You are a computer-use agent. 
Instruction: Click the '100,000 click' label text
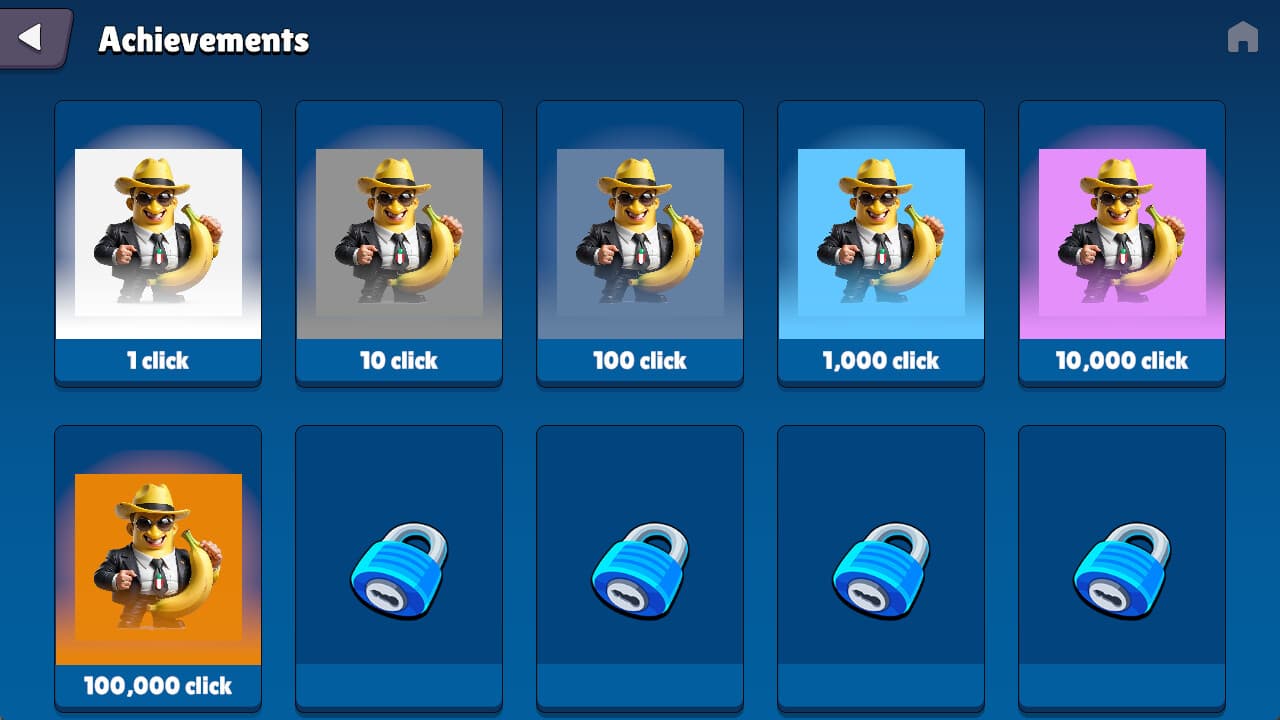coord(158,687)
